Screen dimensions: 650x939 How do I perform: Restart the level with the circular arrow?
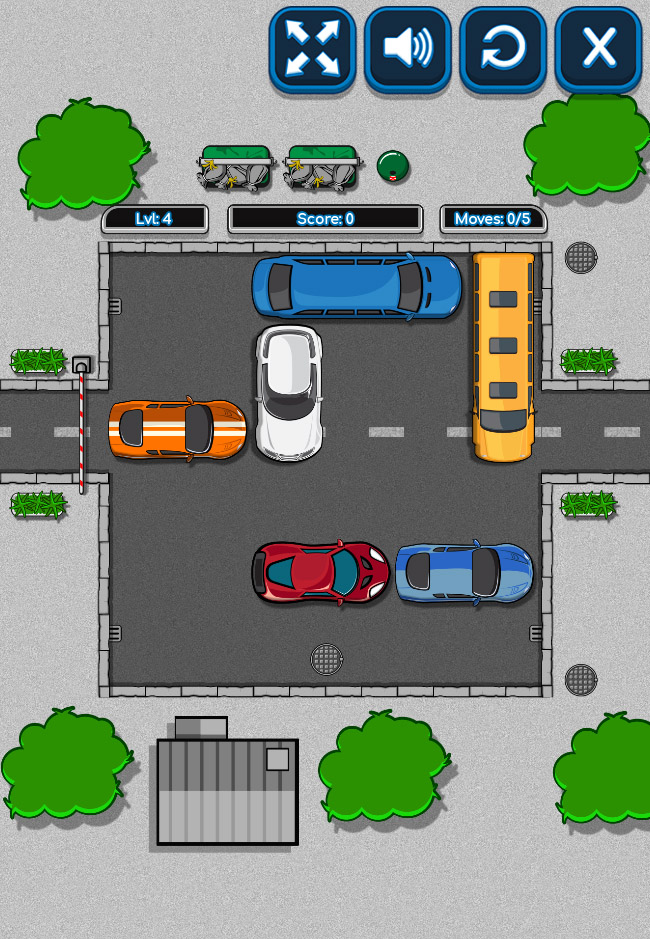coord(502,48)
